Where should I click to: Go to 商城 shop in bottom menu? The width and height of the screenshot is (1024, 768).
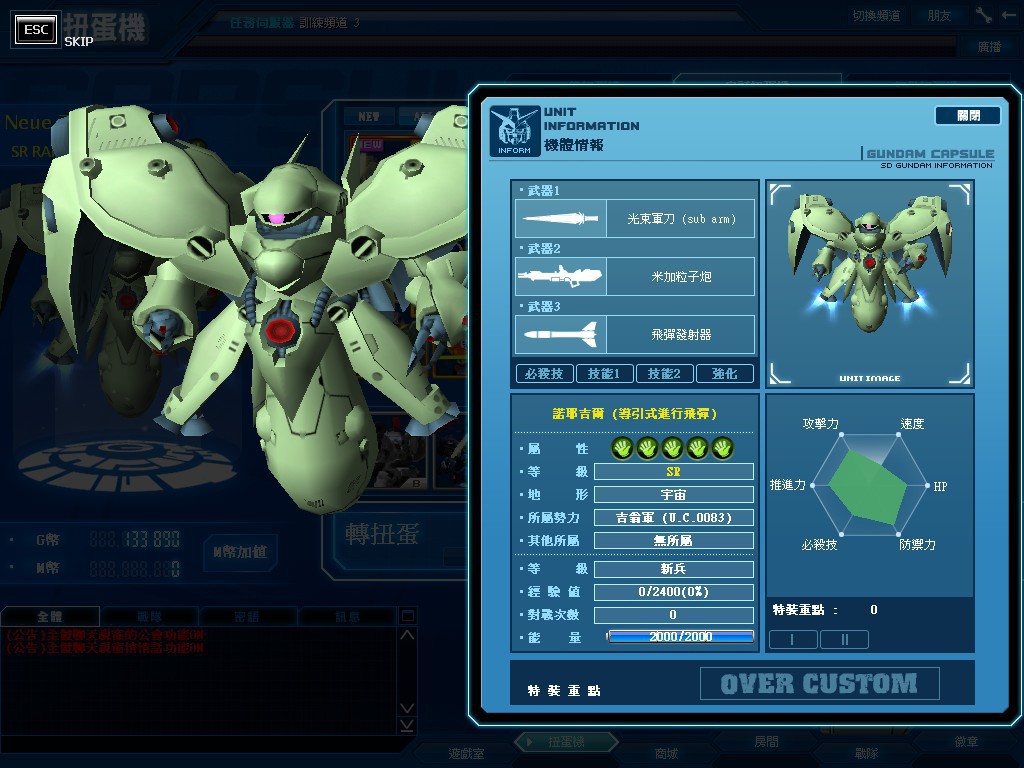click(666, 753)
